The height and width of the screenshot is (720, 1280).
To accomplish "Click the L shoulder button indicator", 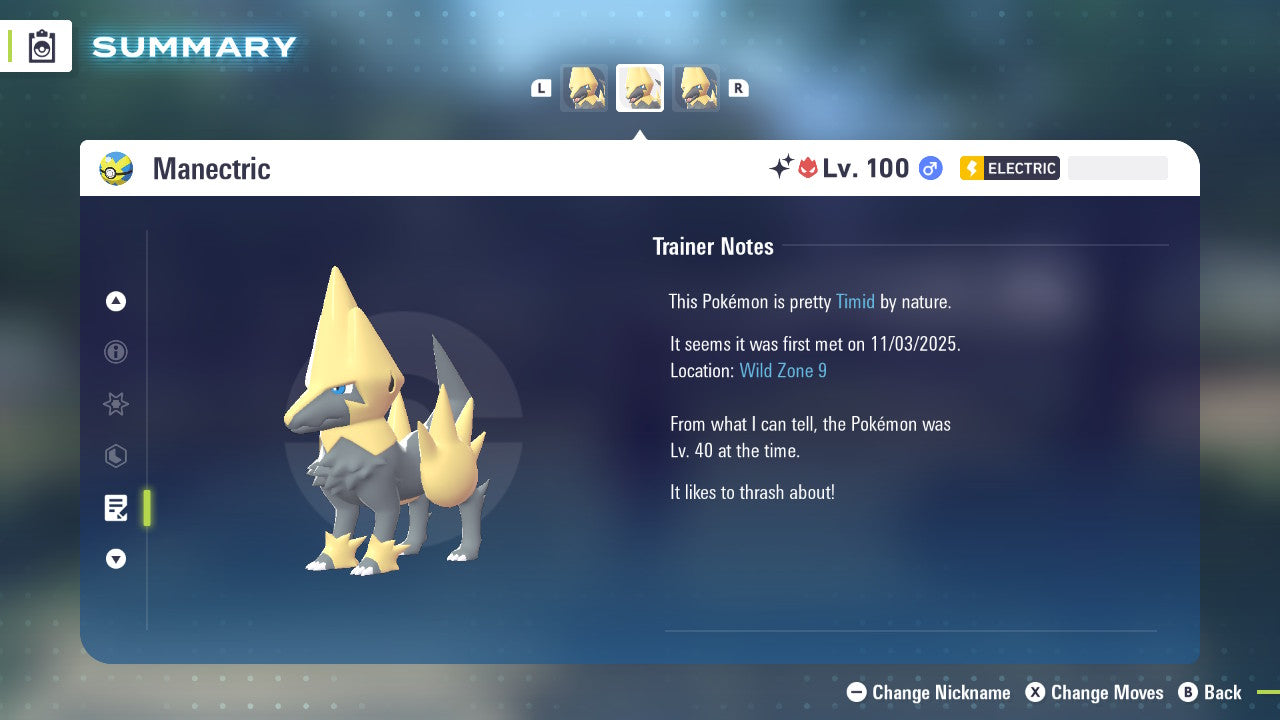I will click(540, 88).
